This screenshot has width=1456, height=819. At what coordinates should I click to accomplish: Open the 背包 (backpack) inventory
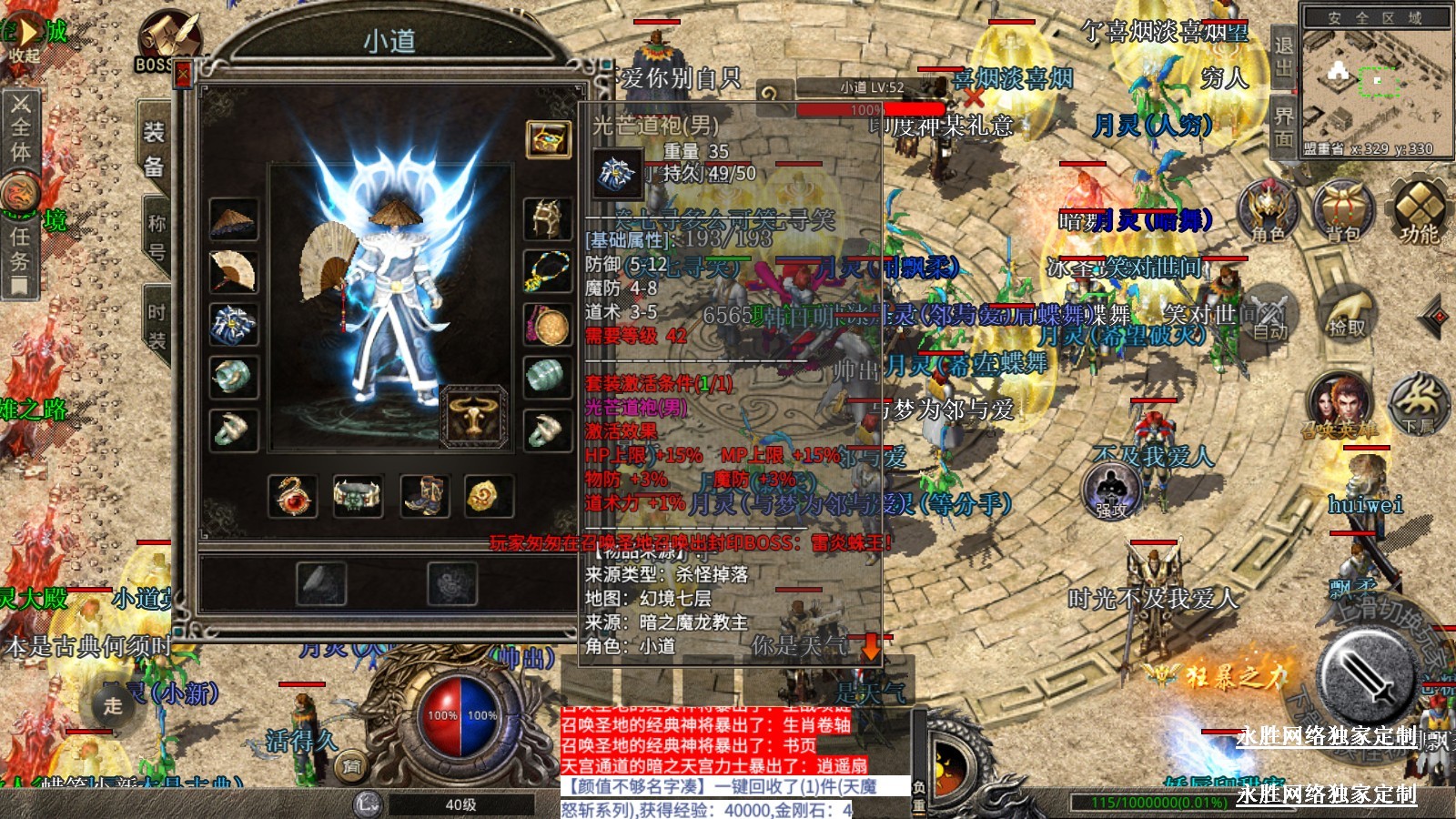tap(1342, 210)
